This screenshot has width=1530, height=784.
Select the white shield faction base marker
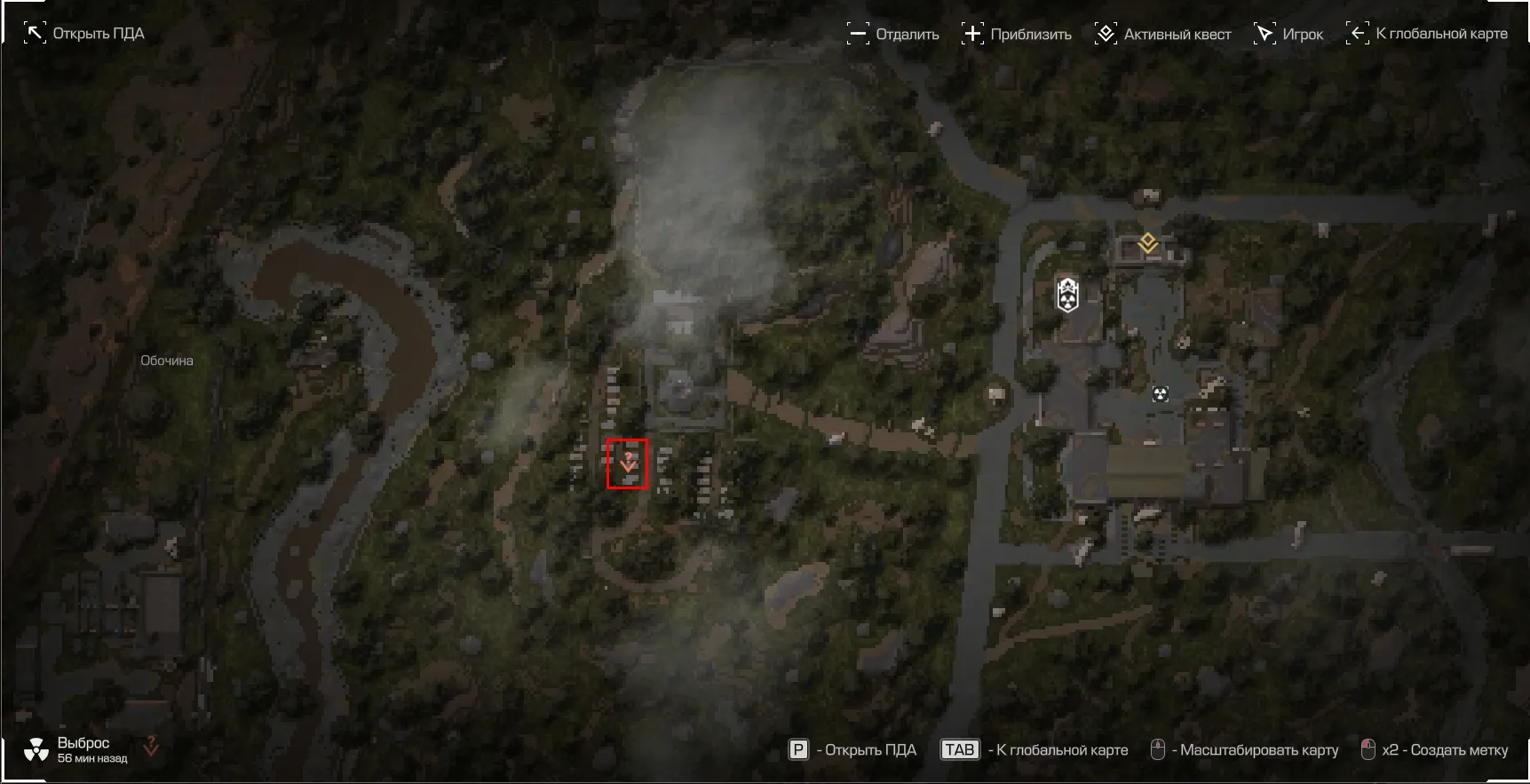click(1067, 294)
